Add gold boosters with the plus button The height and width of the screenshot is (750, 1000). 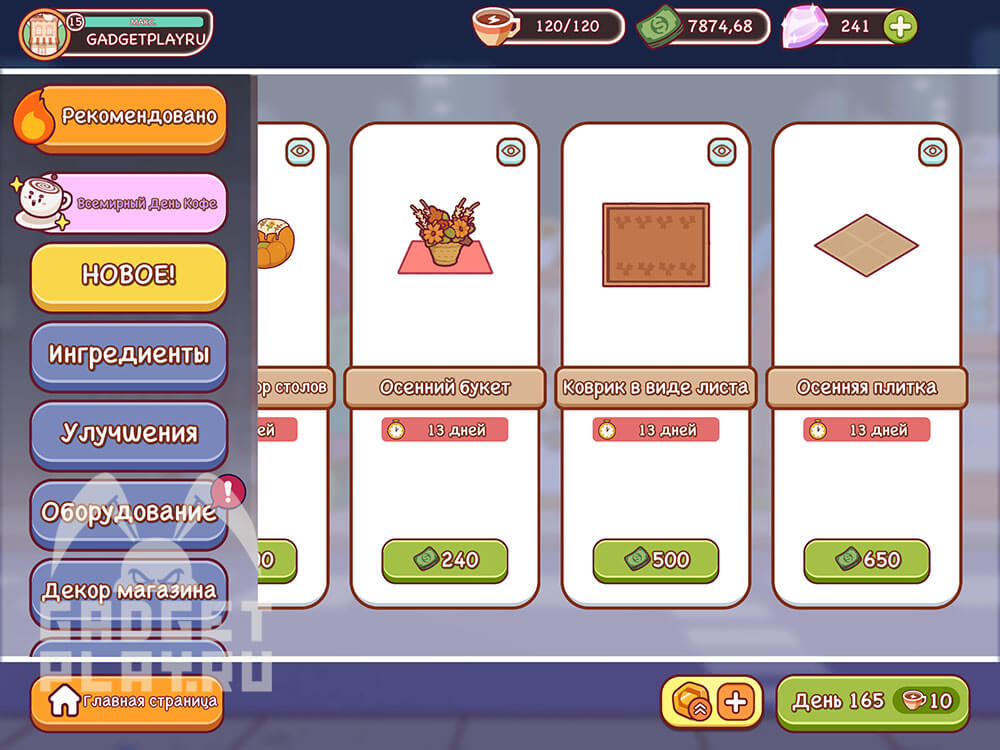(736, 701)
